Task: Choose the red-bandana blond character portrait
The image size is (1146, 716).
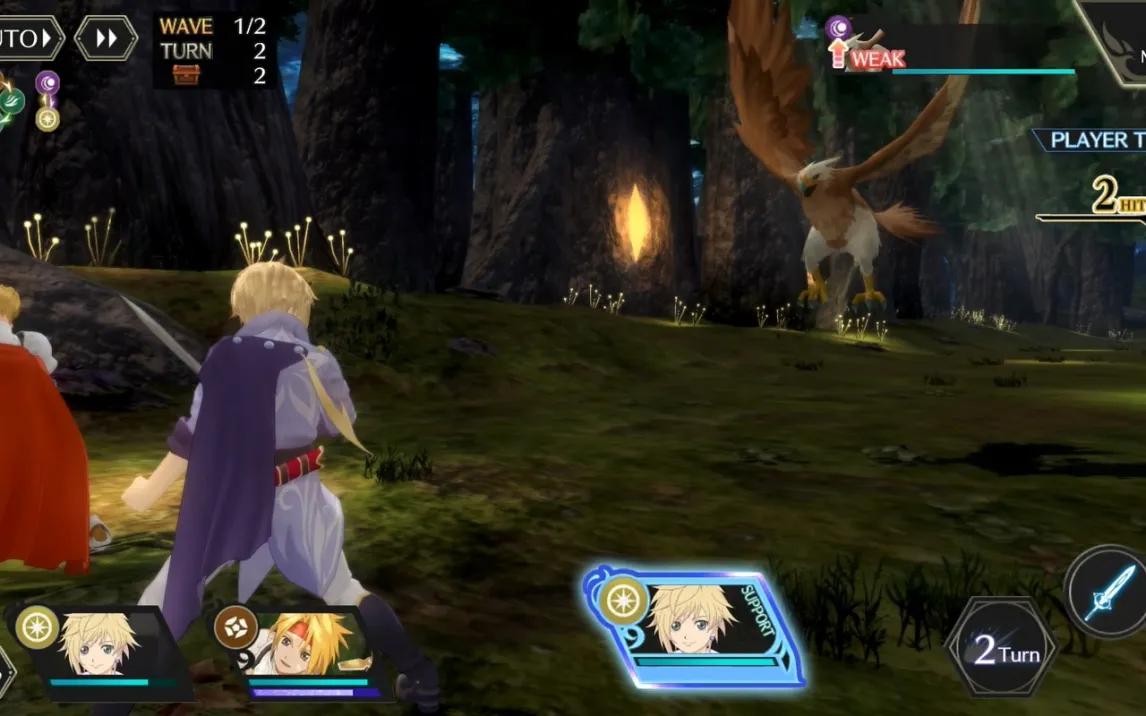Action: (x=301, y=650)
